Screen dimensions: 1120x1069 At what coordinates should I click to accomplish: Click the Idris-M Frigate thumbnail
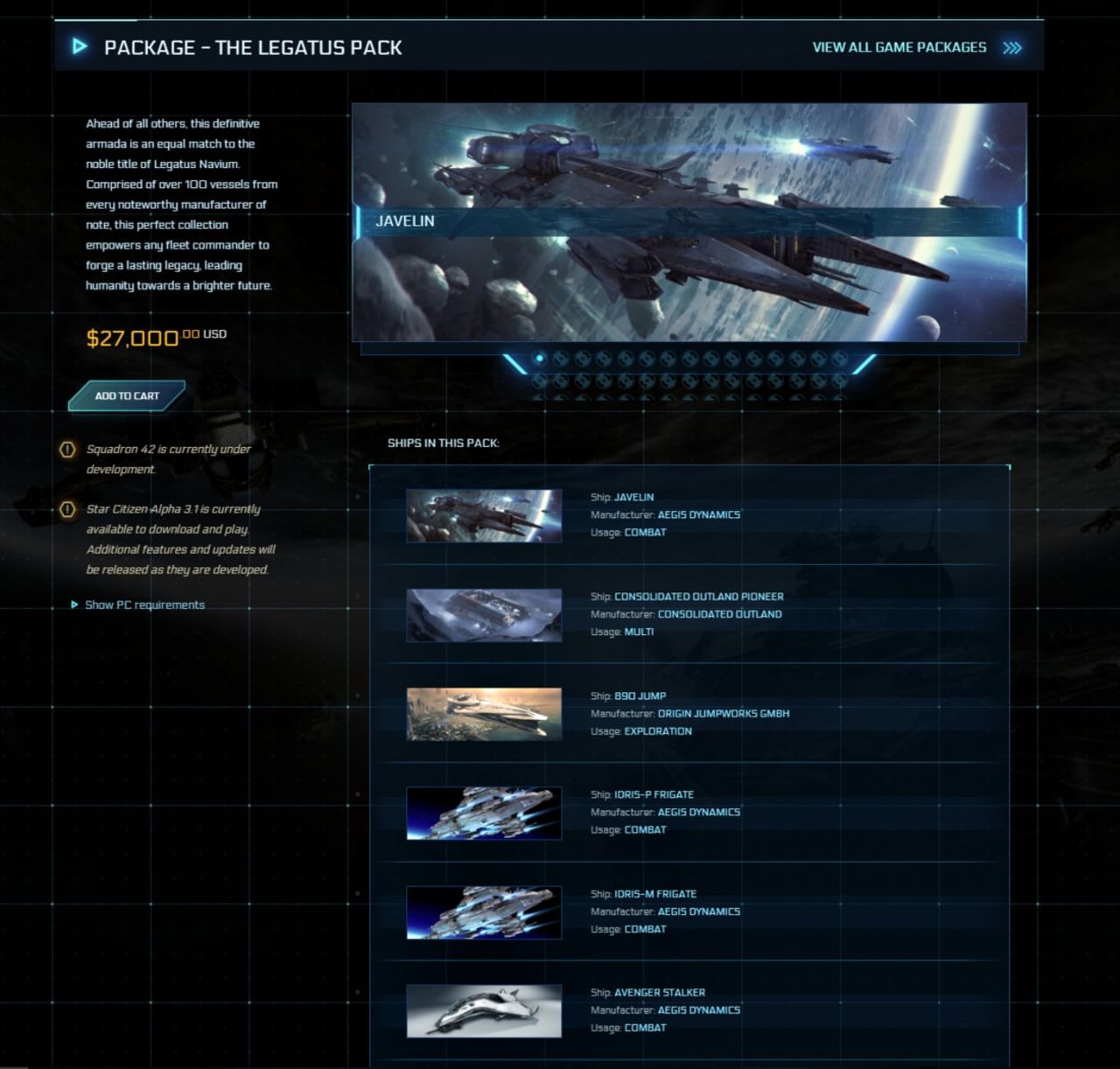[x=483, y=912]
